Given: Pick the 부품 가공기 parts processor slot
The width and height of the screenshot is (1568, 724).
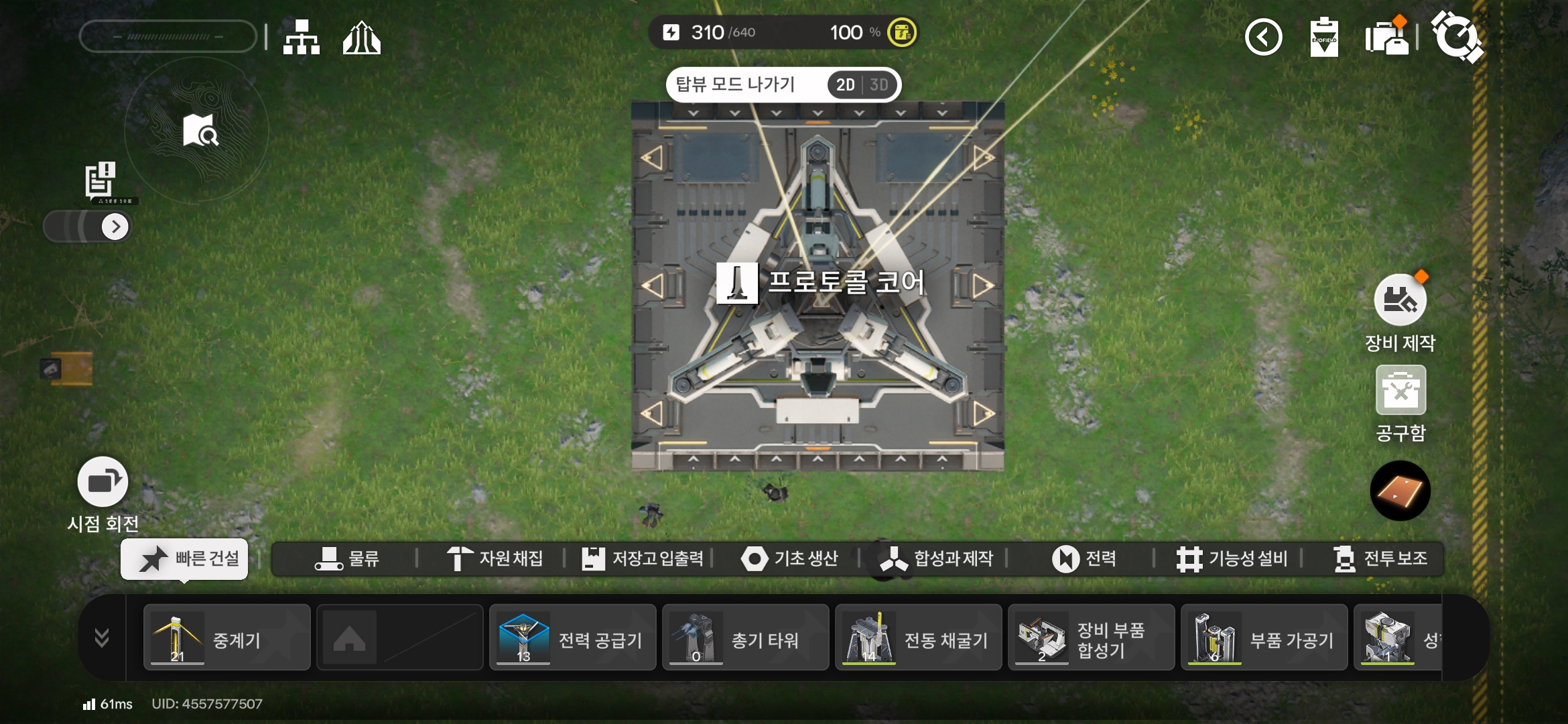Looking at the screenshot, I should pyautogui.click(x=1264, y=638).
